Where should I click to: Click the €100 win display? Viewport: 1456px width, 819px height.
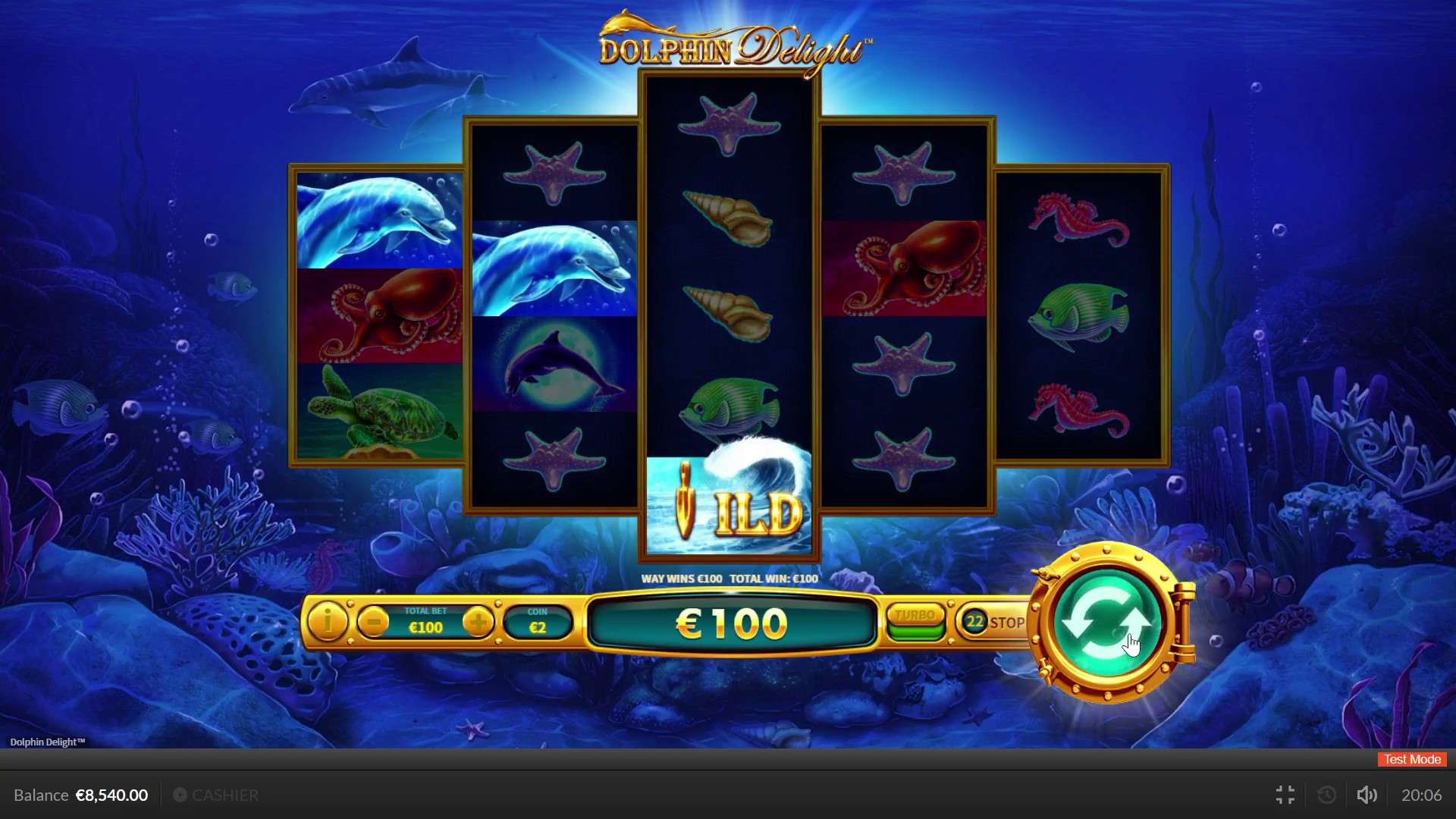[730, 623]
